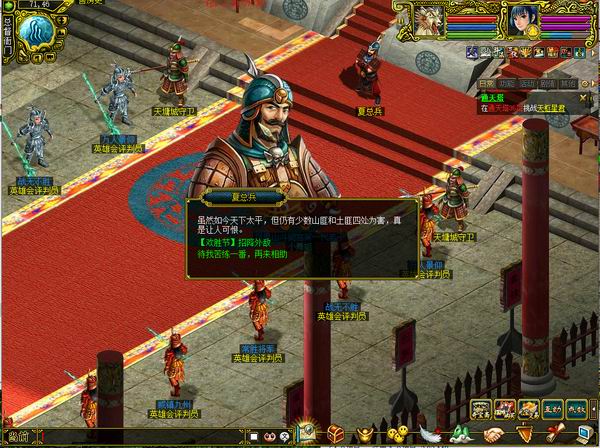Open the yellow smiley faces friends icon
The image size is (600, 448).
397,435
